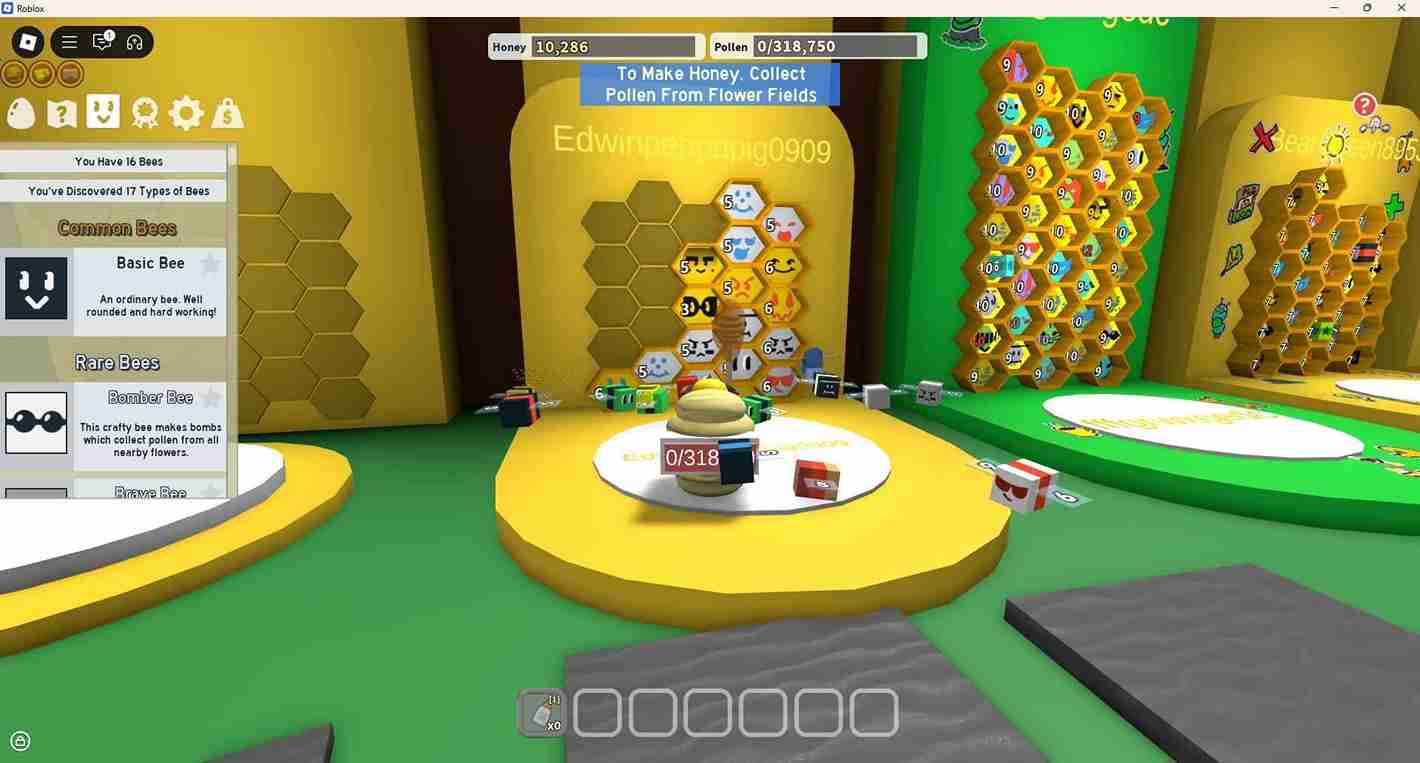The image size is (1420, 763).
Task: Click the Honey counter showing 10,286
Action: [595, 46]
